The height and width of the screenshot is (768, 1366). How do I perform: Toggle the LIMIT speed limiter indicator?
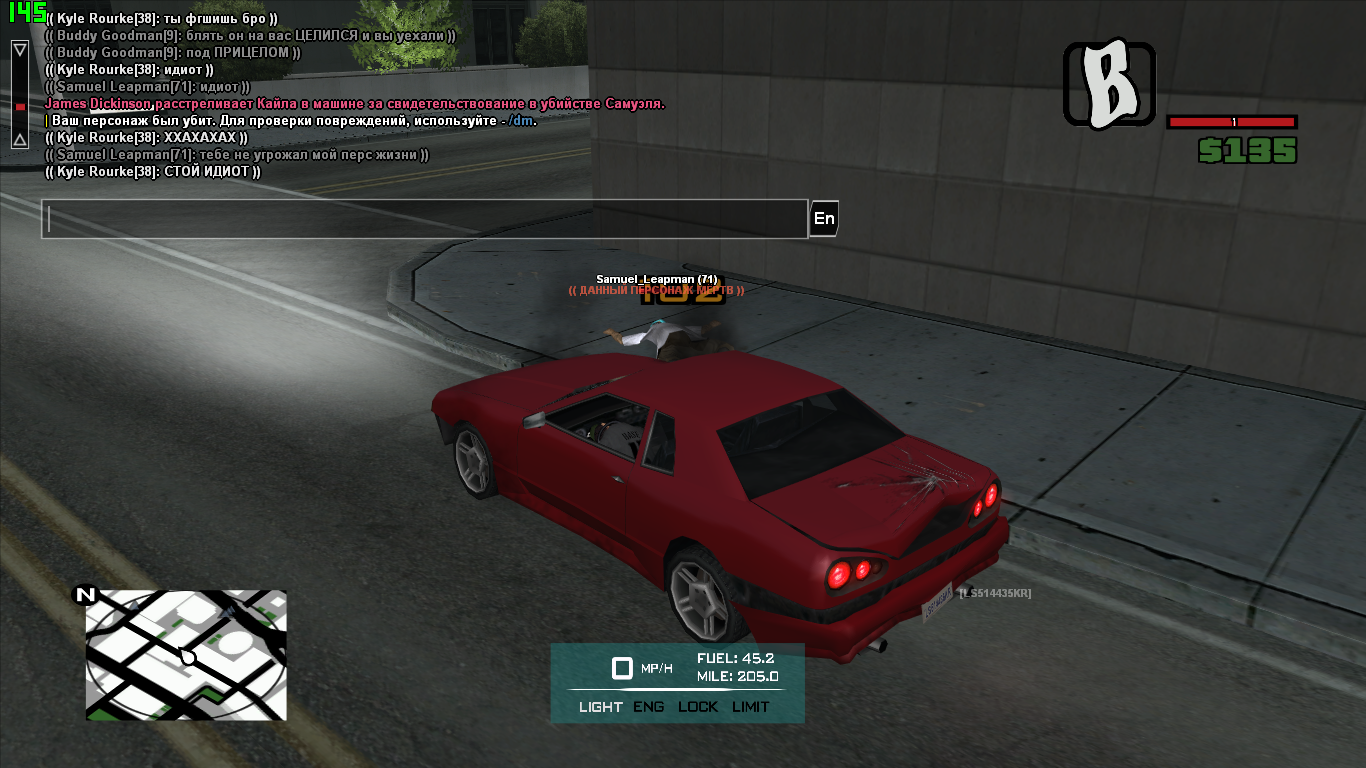click(x=751, y=707)
